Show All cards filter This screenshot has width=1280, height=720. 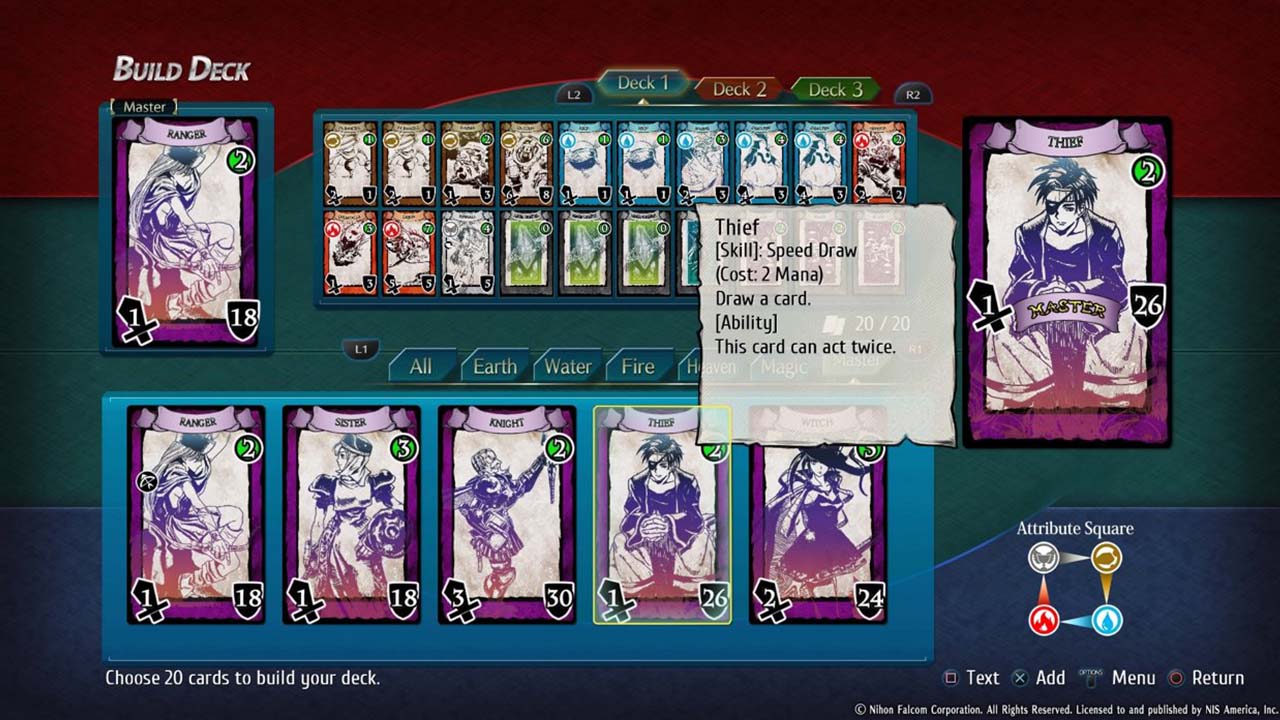(x=421, y=367)
